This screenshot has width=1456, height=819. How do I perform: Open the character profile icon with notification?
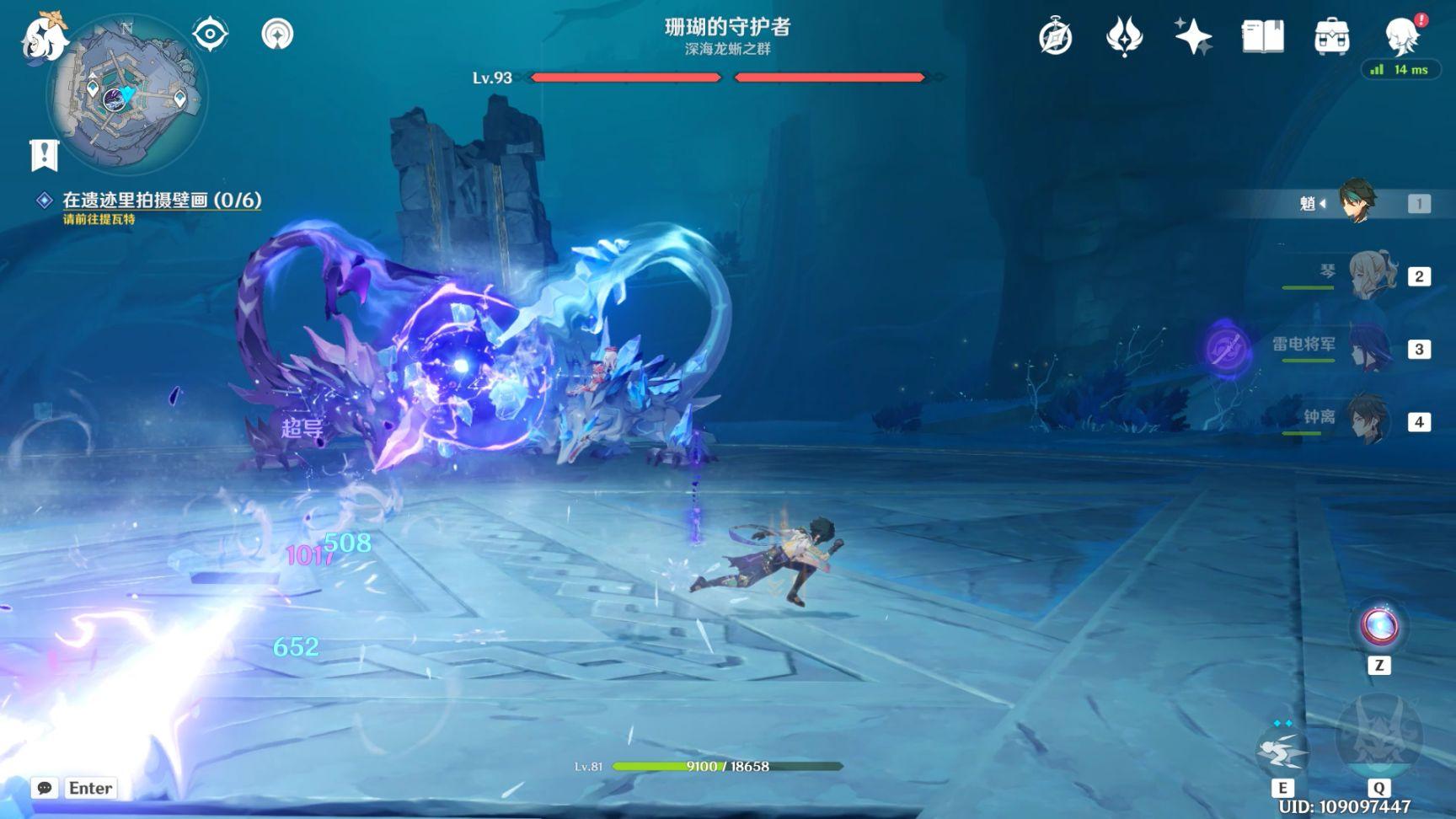click(x=1403, y=35)
